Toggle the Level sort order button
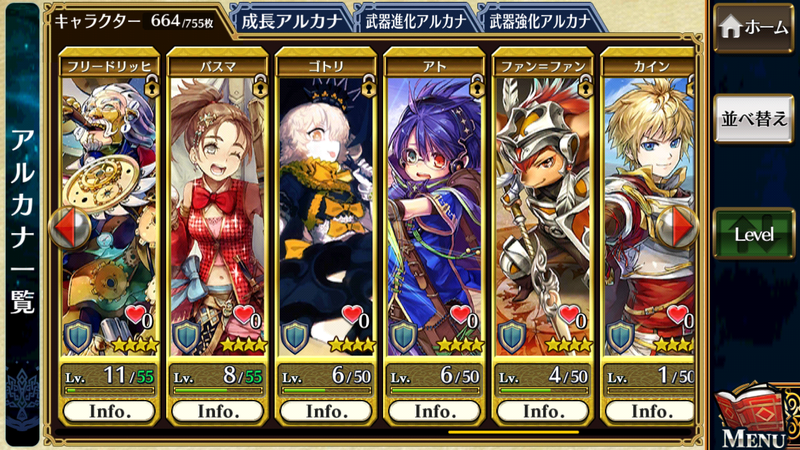 (x=755, y=235)
